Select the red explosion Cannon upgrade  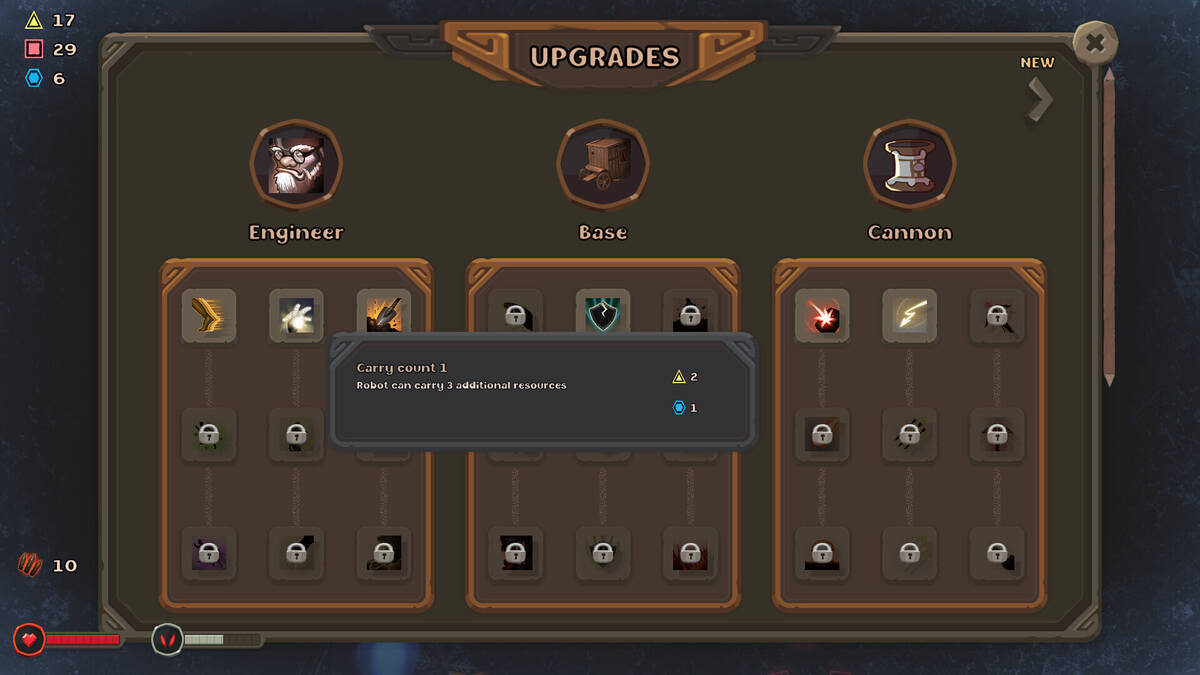pos(822,315)
